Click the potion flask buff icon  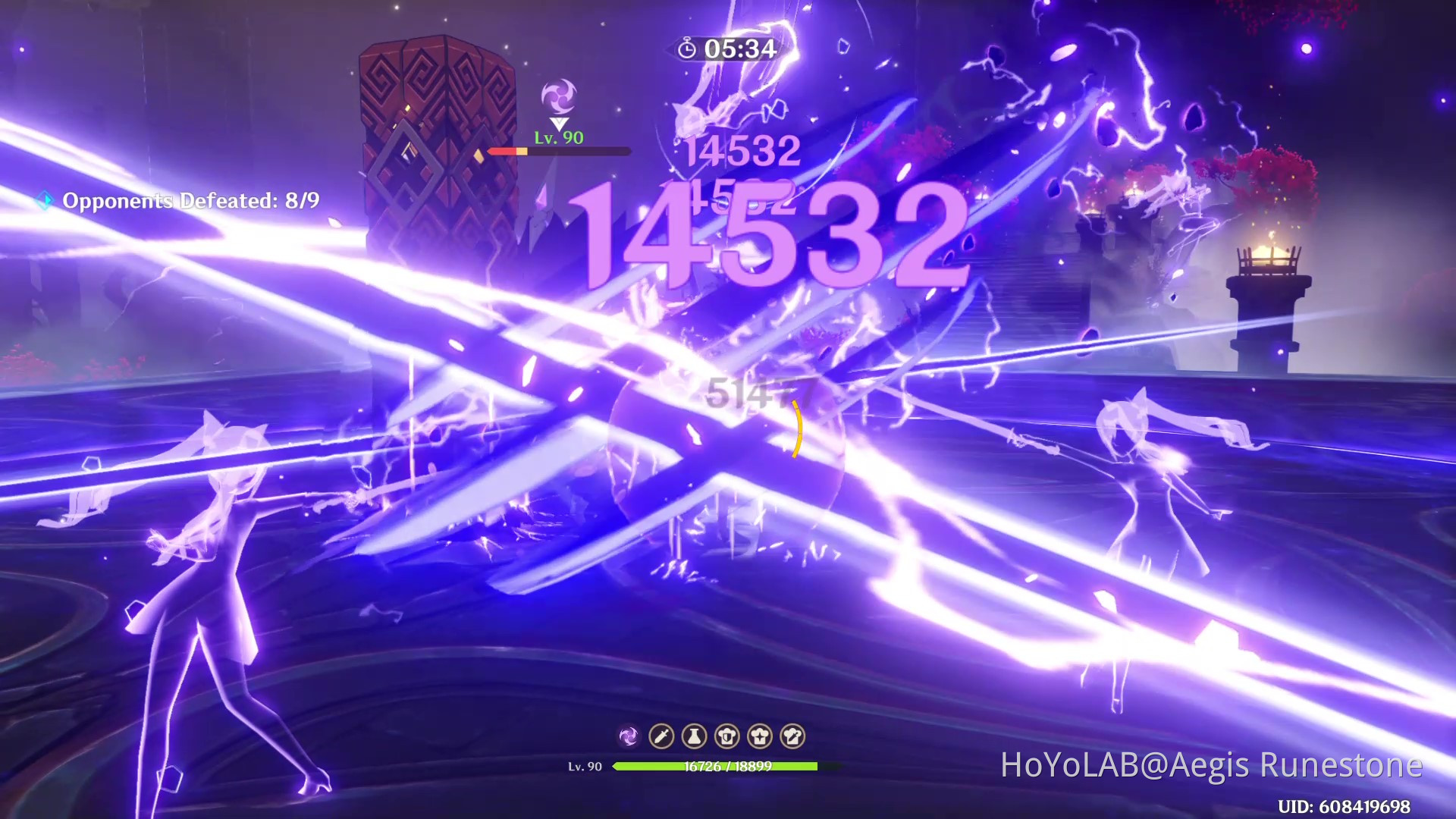pos(695,736)
